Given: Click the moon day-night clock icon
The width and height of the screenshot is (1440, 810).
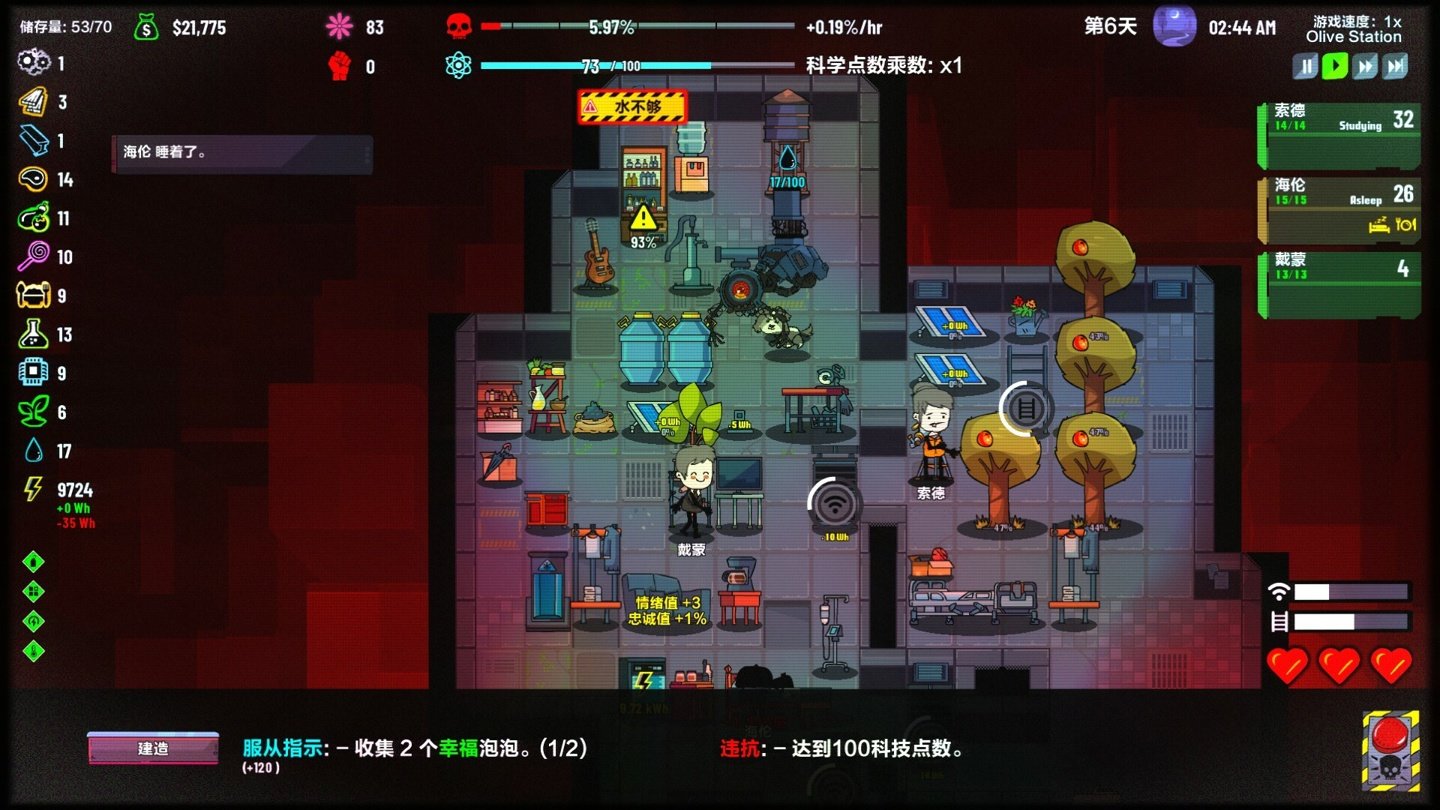Looking at the screenshot, I should tap(1174, 27).
